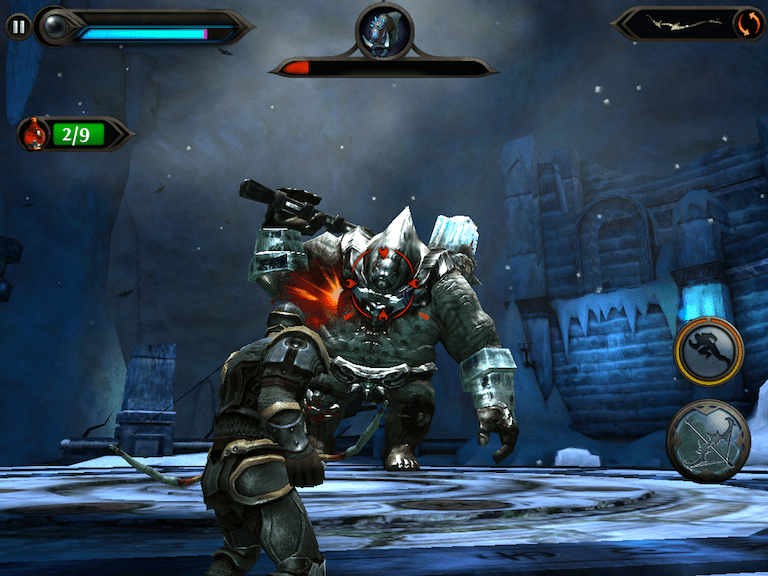The height and width of the screenshot is (576, 768).
Task: Pause the game with the pause button
Action: [x=18, y=27]
